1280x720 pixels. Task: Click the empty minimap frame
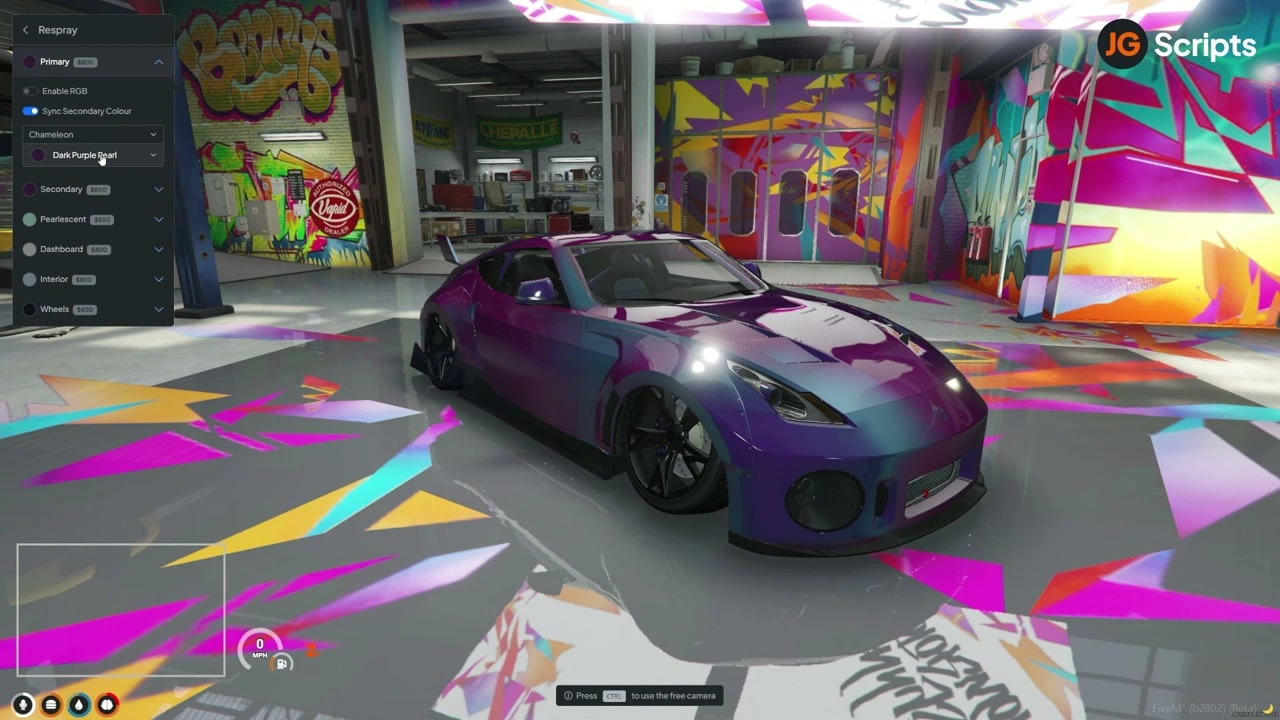pos(121,610)
